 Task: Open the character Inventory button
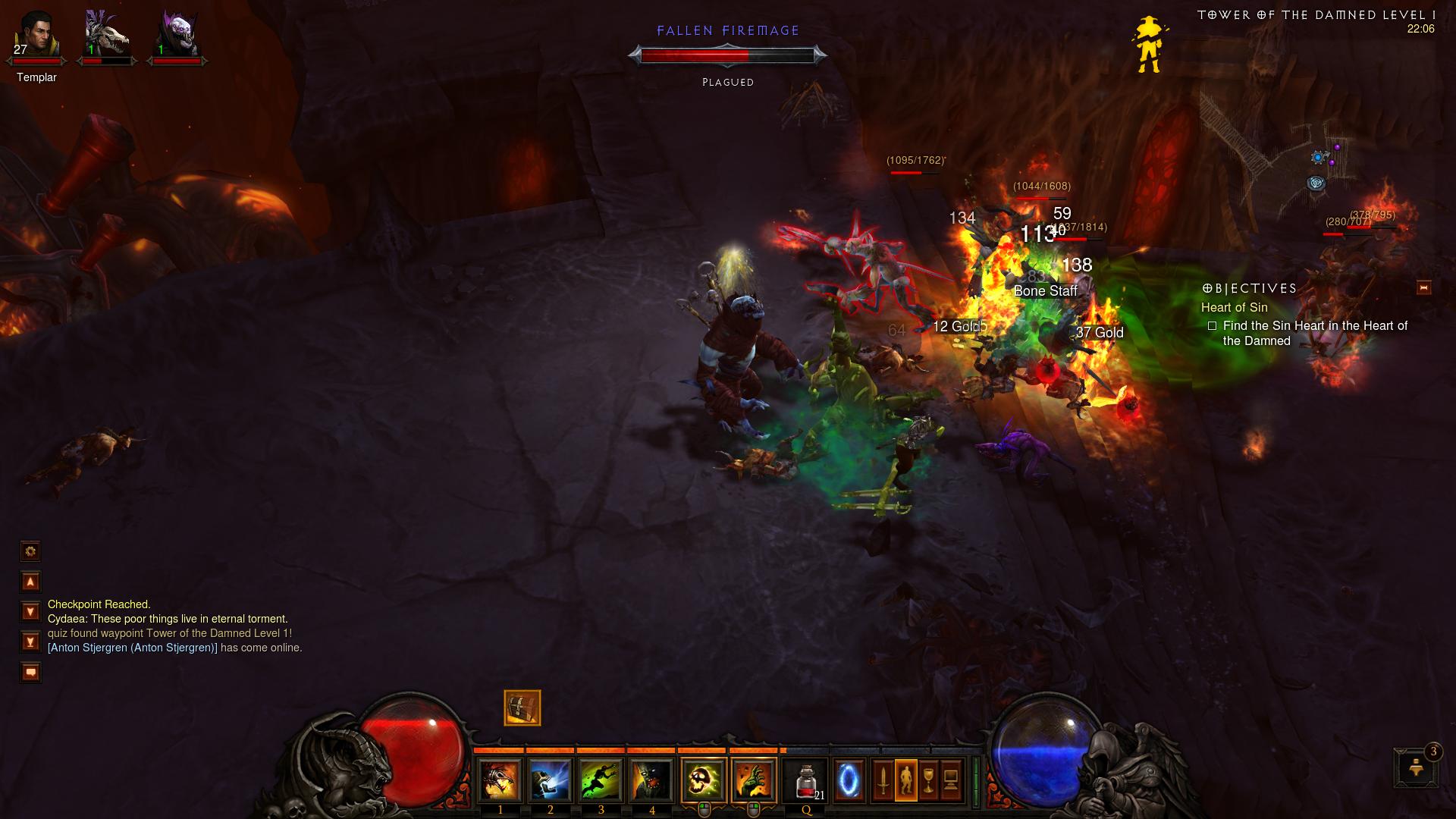906,780
